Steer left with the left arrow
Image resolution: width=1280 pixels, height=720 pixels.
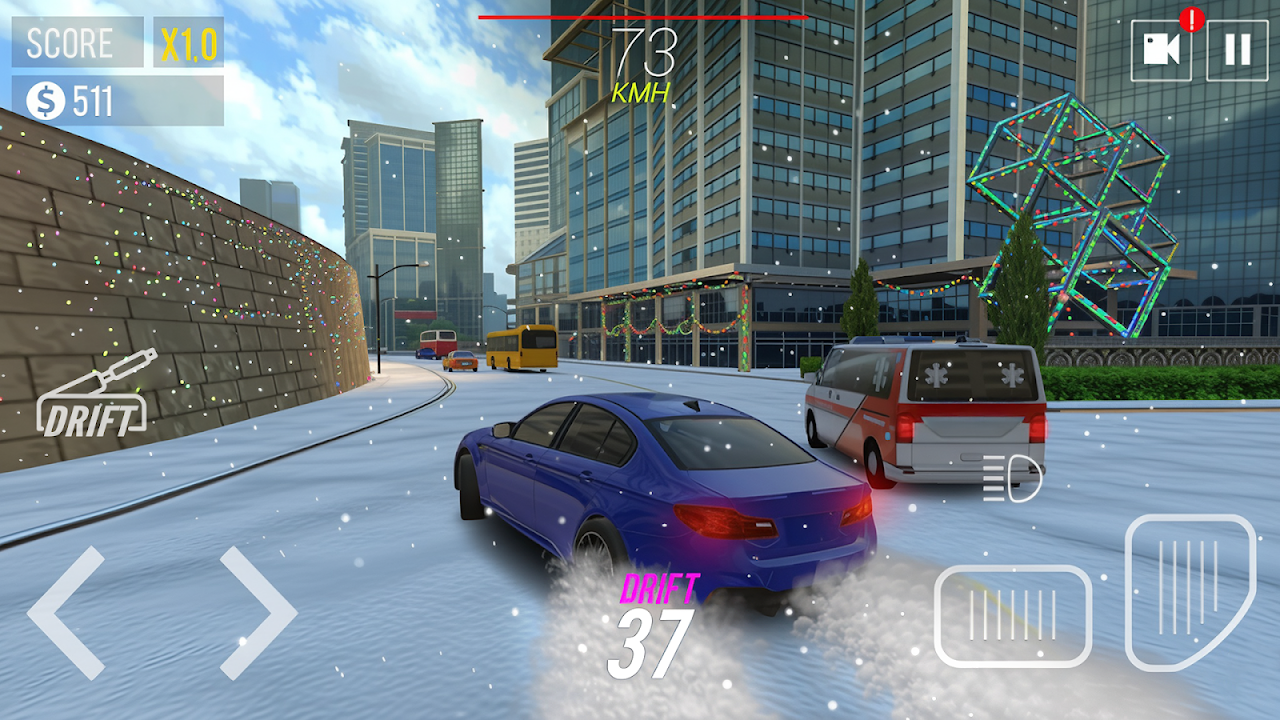click(x=66, y=612)
